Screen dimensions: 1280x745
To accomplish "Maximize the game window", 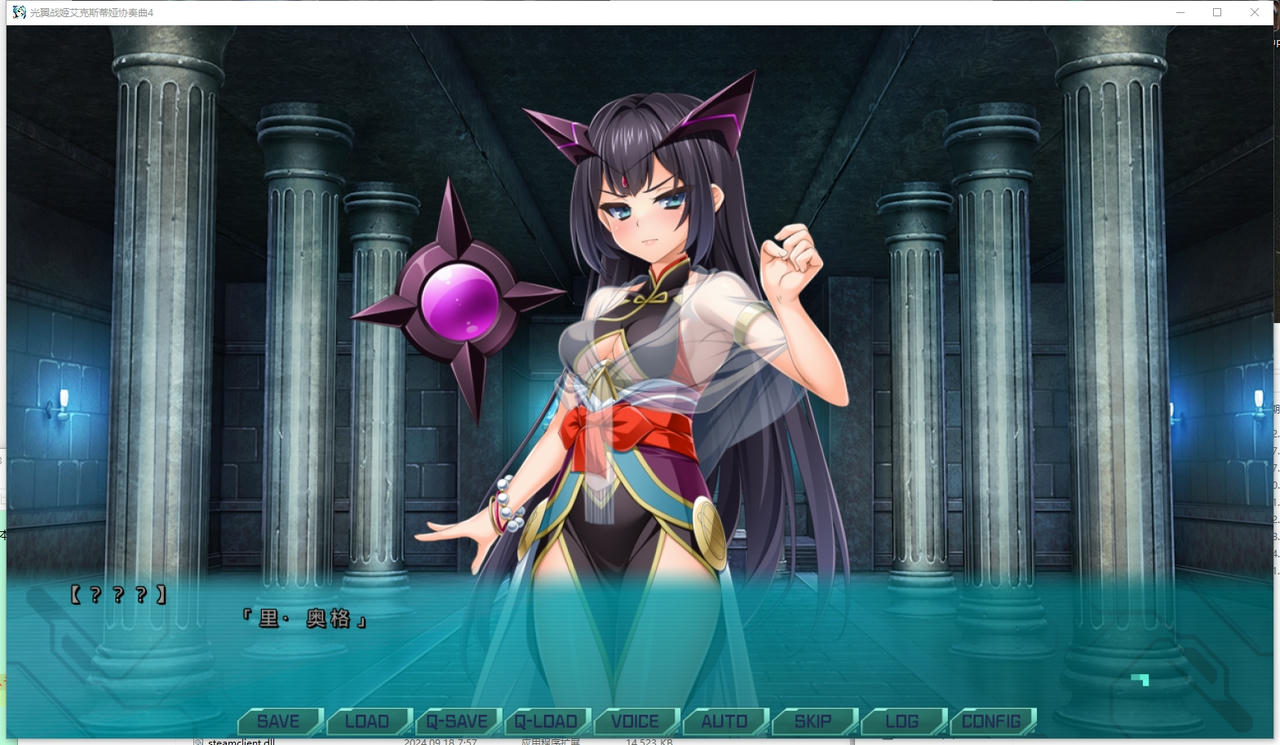I will point(1217,12).
